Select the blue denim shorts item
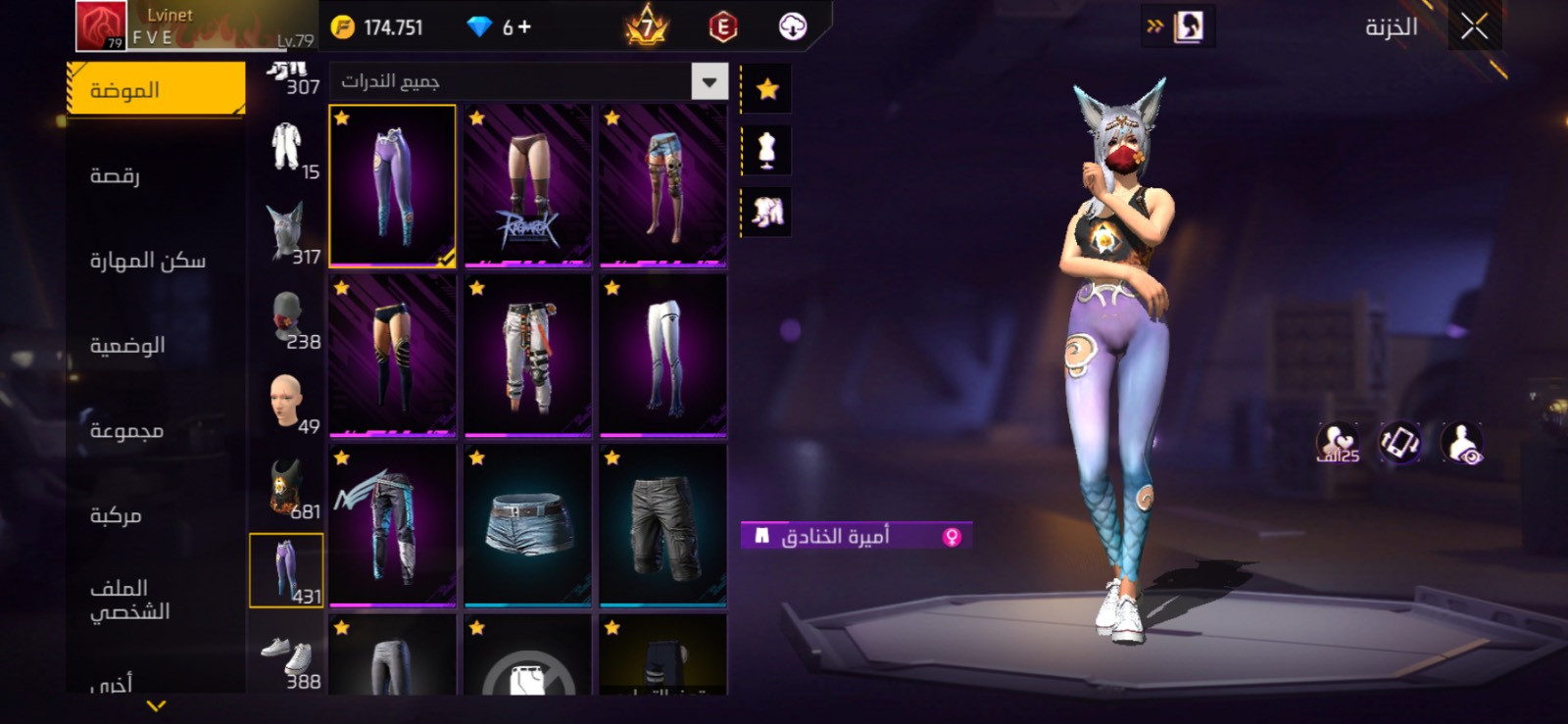This screenshot has height=724, width=1568. tap(527, 524)
